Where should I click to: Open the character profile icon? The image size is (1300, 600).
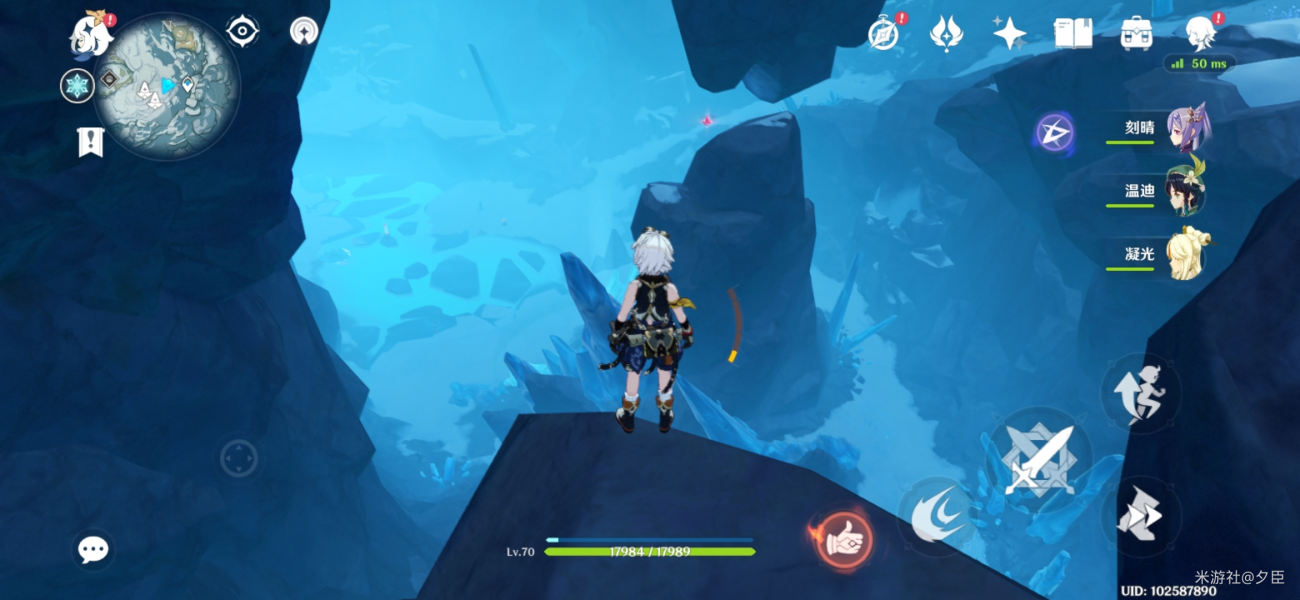(1200, 34)
